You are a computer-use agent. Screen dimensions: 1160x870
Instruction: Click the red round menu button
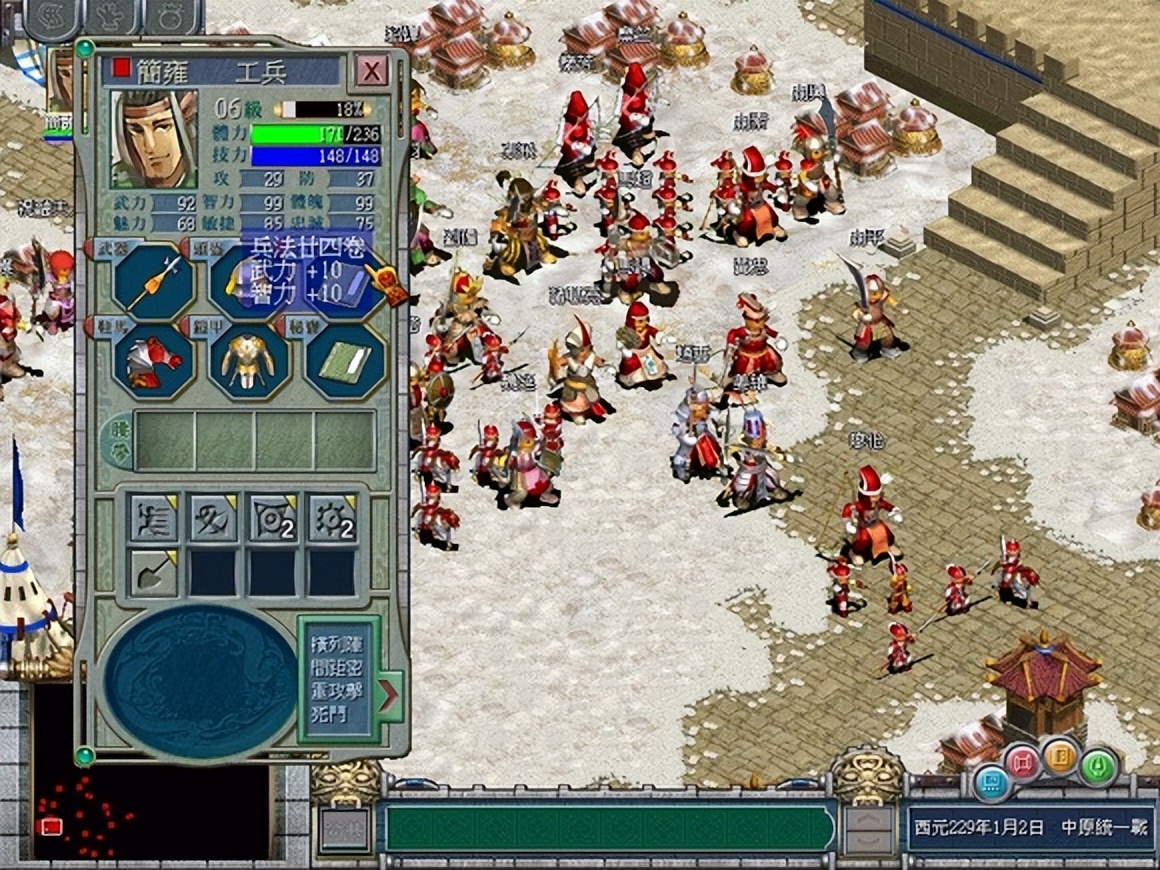pyautogui.click(x=1023, y=762)
